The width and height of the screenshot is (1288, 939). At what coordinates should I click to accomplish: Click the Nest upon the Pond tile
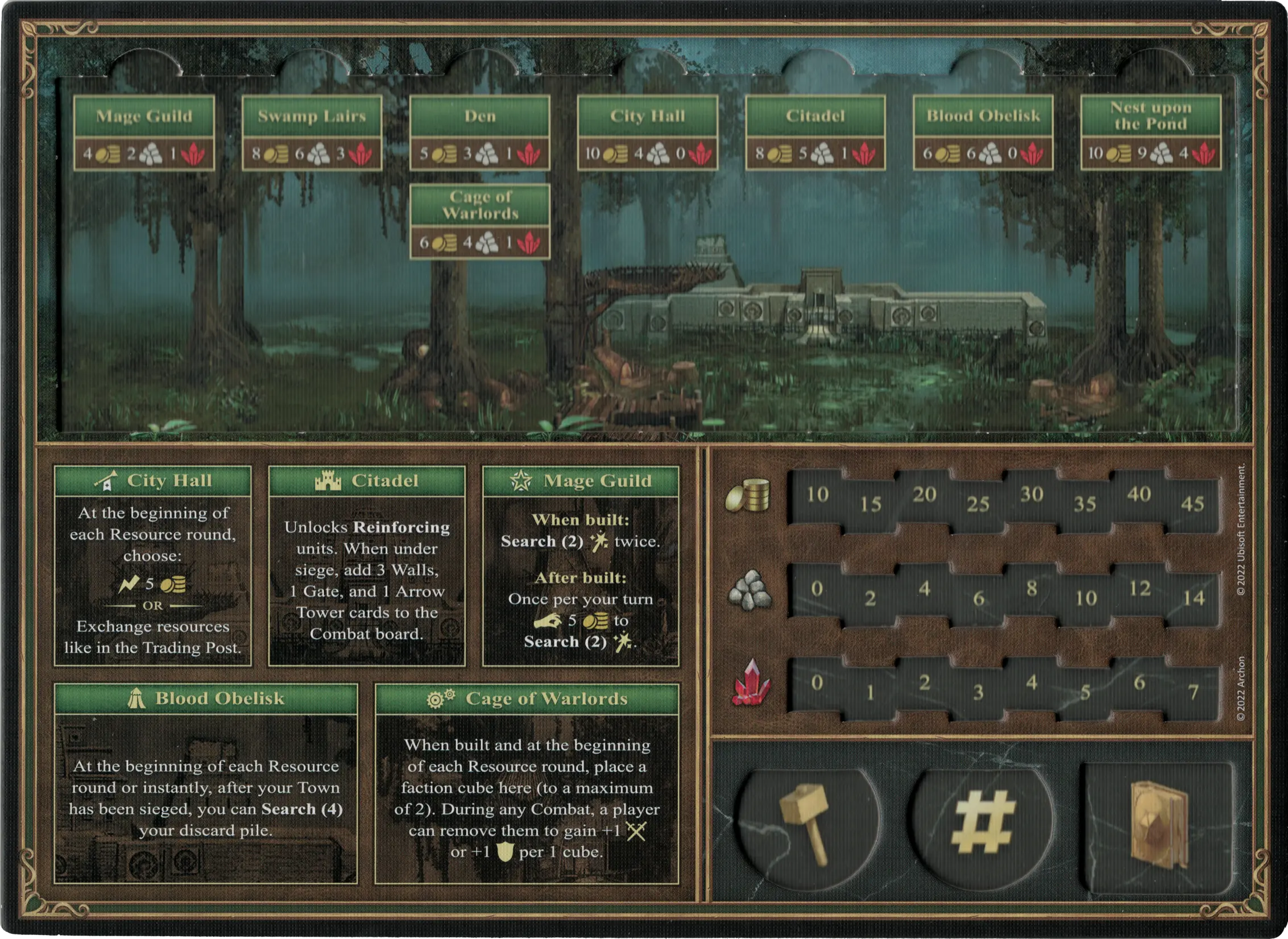pyautogui.click(x=1150, y=133)
